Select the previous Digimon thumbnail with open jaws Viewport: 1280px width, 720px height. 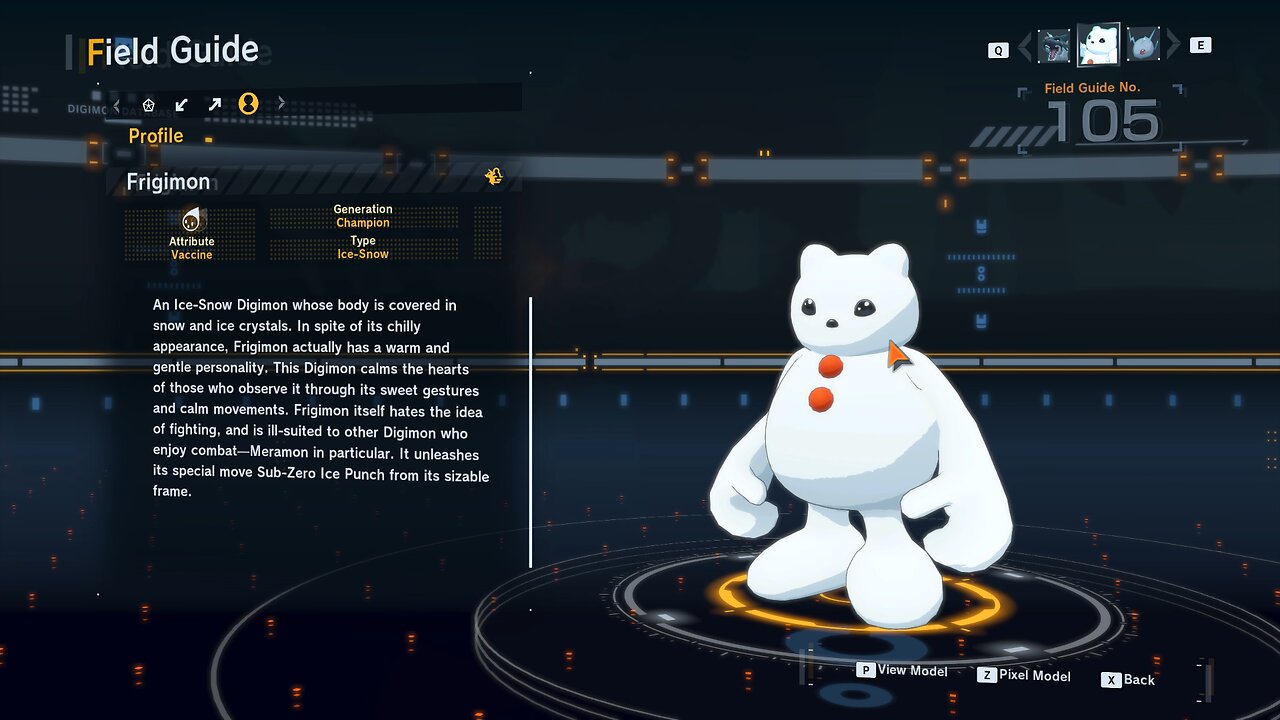click(1054, 45)
